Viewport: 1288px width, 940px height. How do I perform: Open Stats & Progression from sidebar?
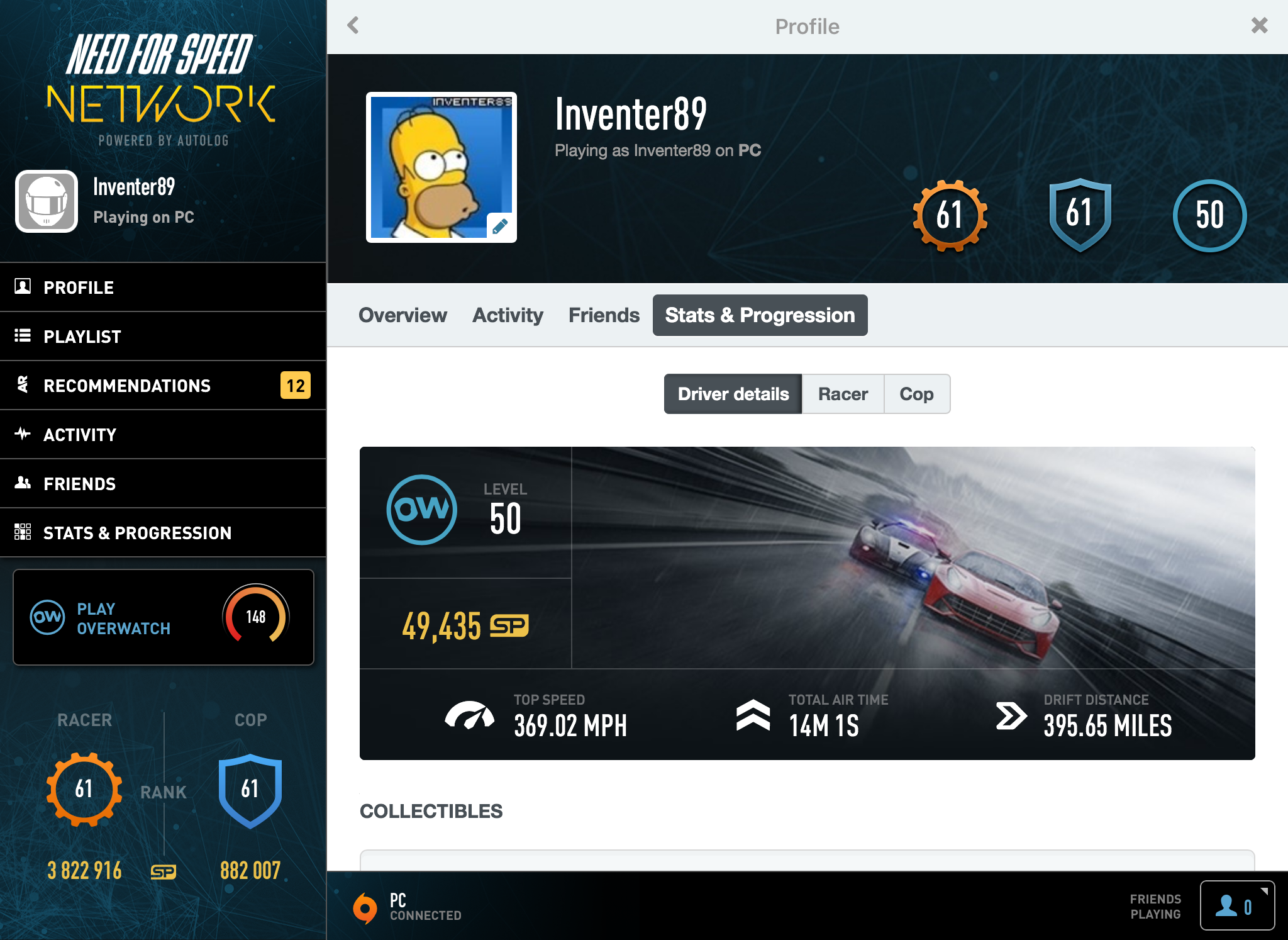(136, 532)
